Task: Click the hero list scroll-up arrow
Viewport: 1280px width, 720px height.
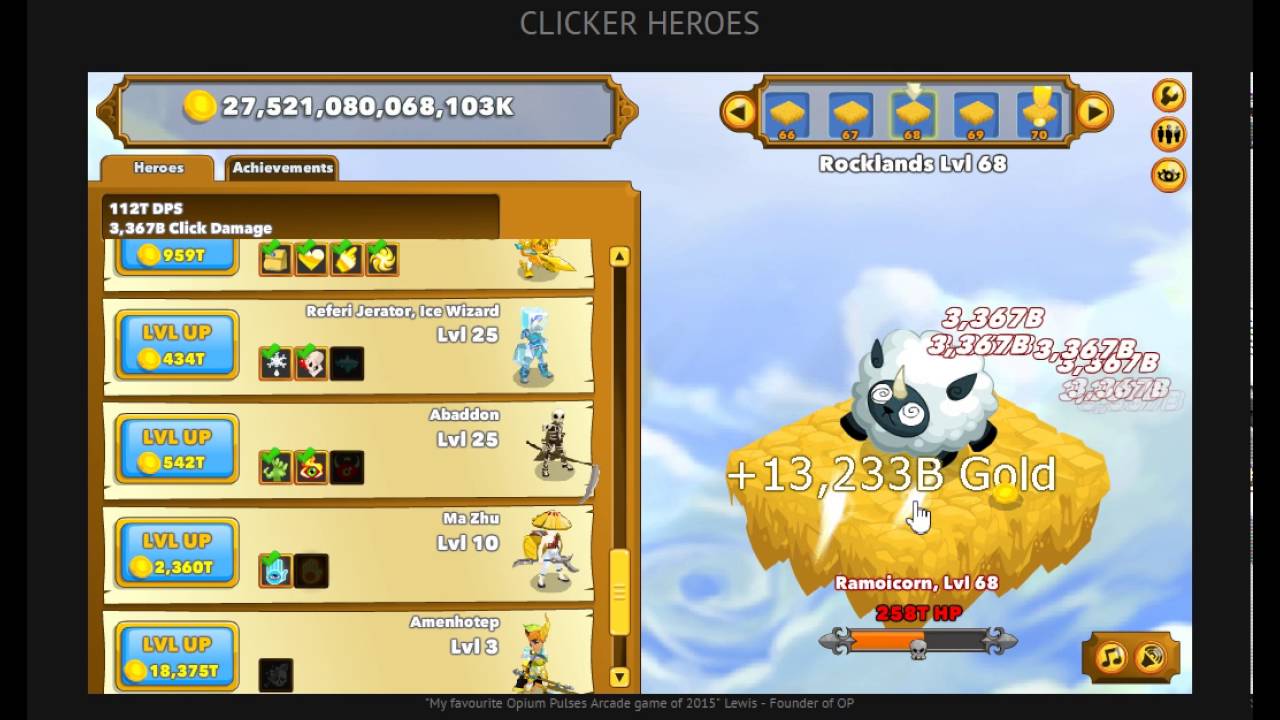Action: (619, 257)
